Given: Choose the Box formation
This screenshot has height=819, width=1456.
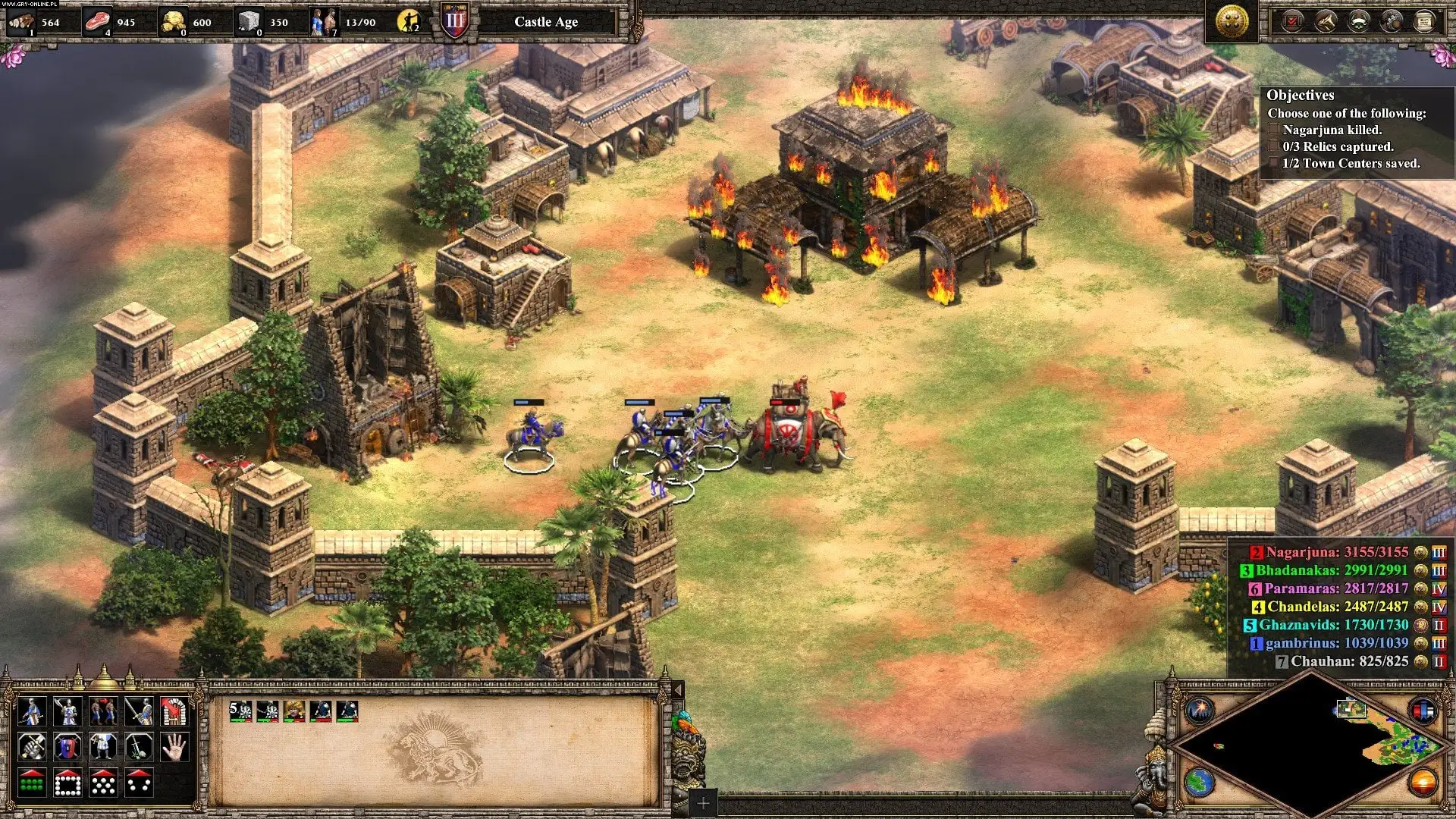Looking at the screenshot, I should pyautogui.click(x=67, y=784).
